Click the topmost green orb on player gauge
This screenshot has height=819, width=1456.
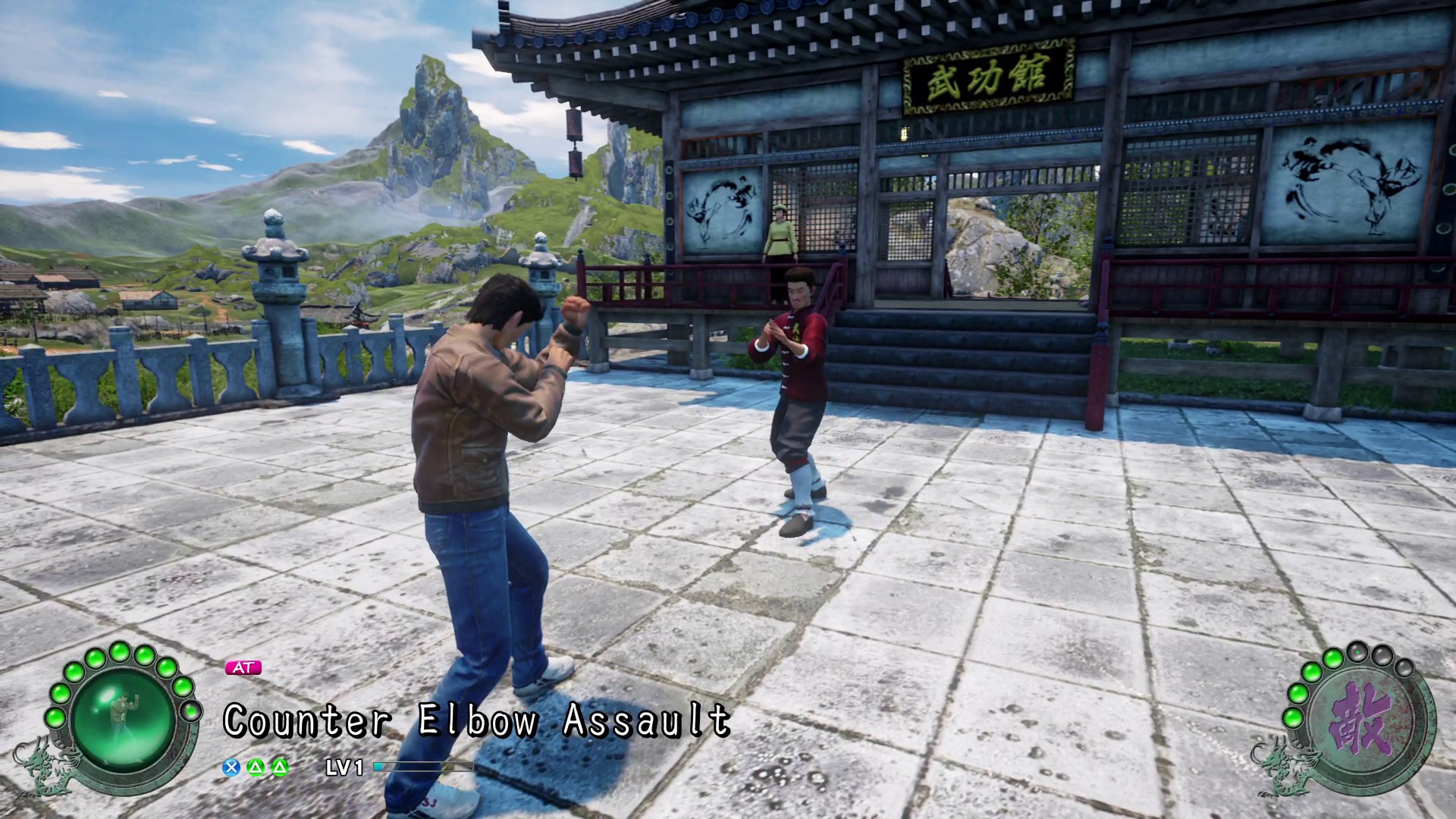(120, 651)
